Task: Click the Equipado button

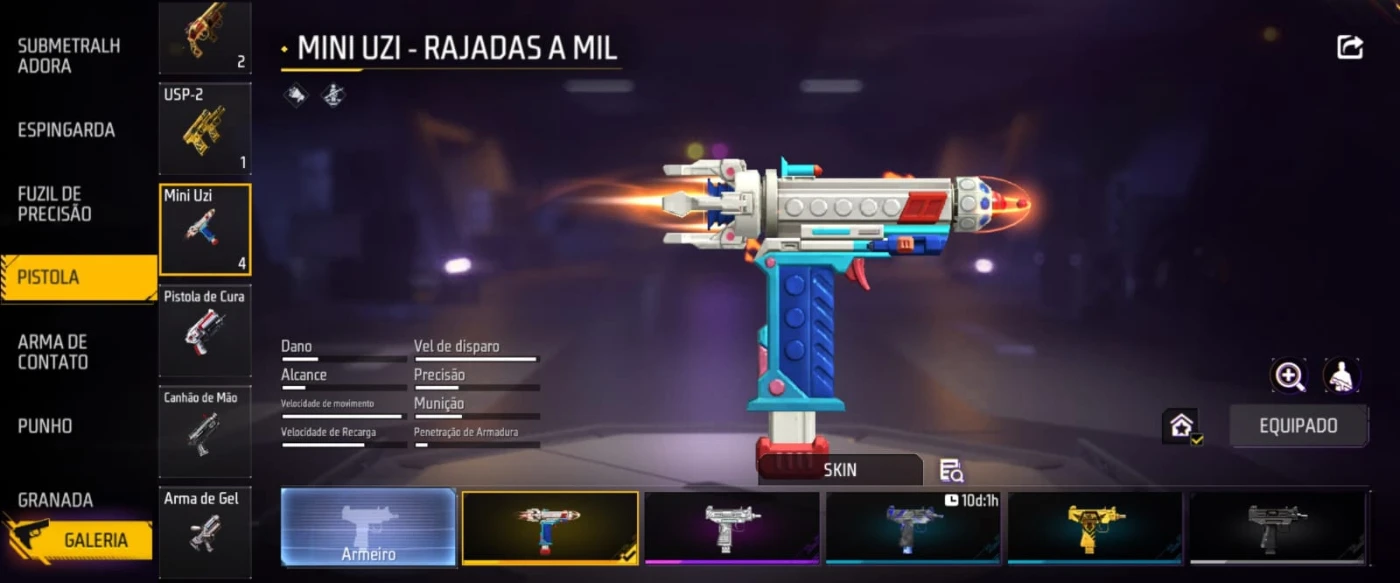Action: [1298, 426]
